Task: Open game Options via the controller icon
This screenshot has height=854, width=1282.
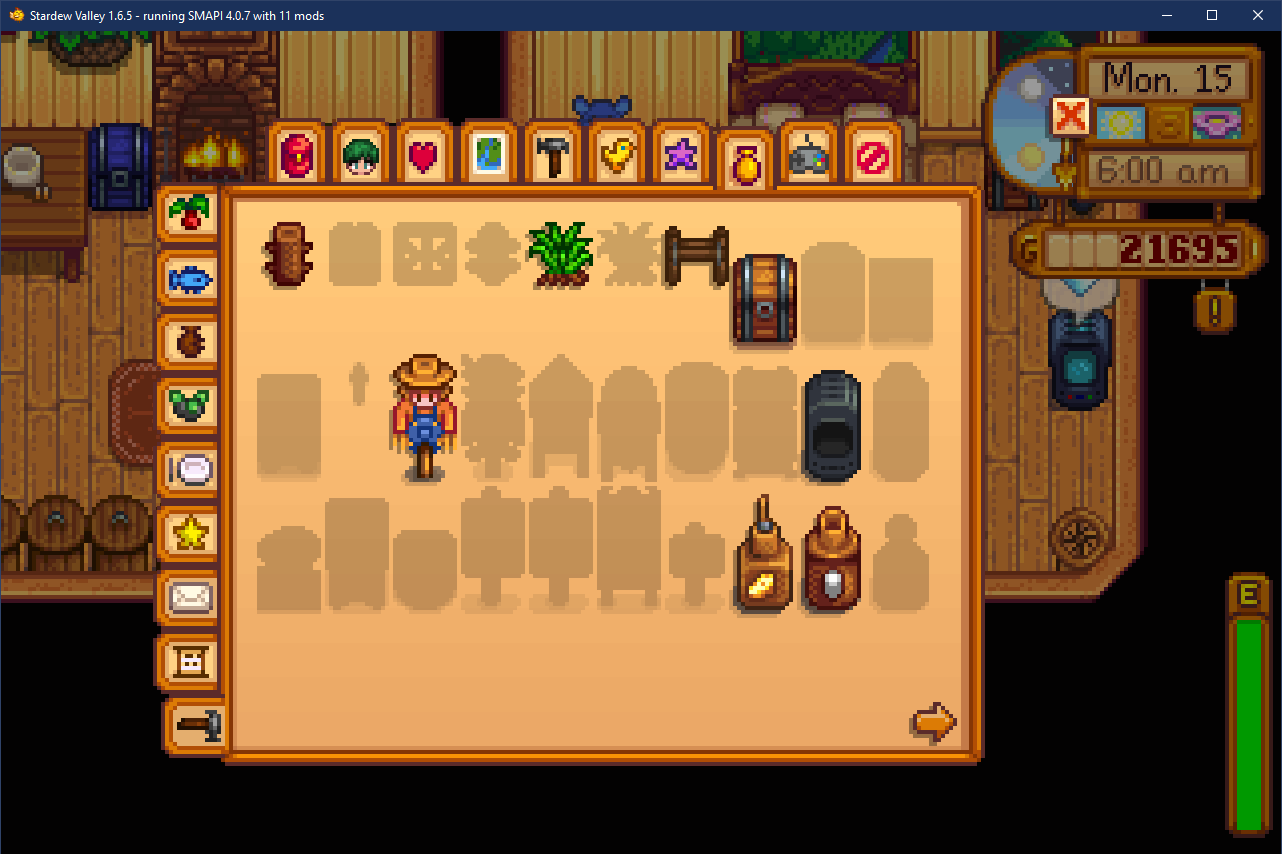Action: point(808,155)
